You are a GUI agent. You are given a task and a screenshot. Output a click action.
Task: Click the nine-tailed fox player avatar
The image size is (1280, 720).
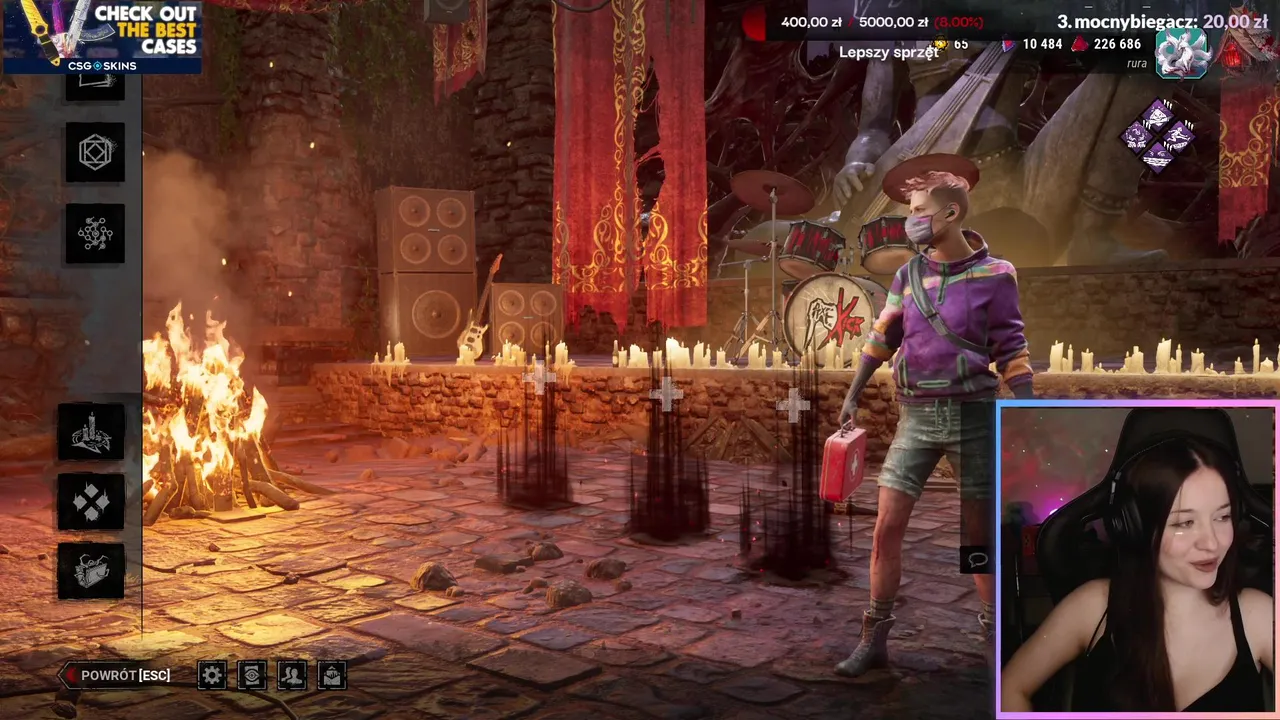(x=1182, y=53)
